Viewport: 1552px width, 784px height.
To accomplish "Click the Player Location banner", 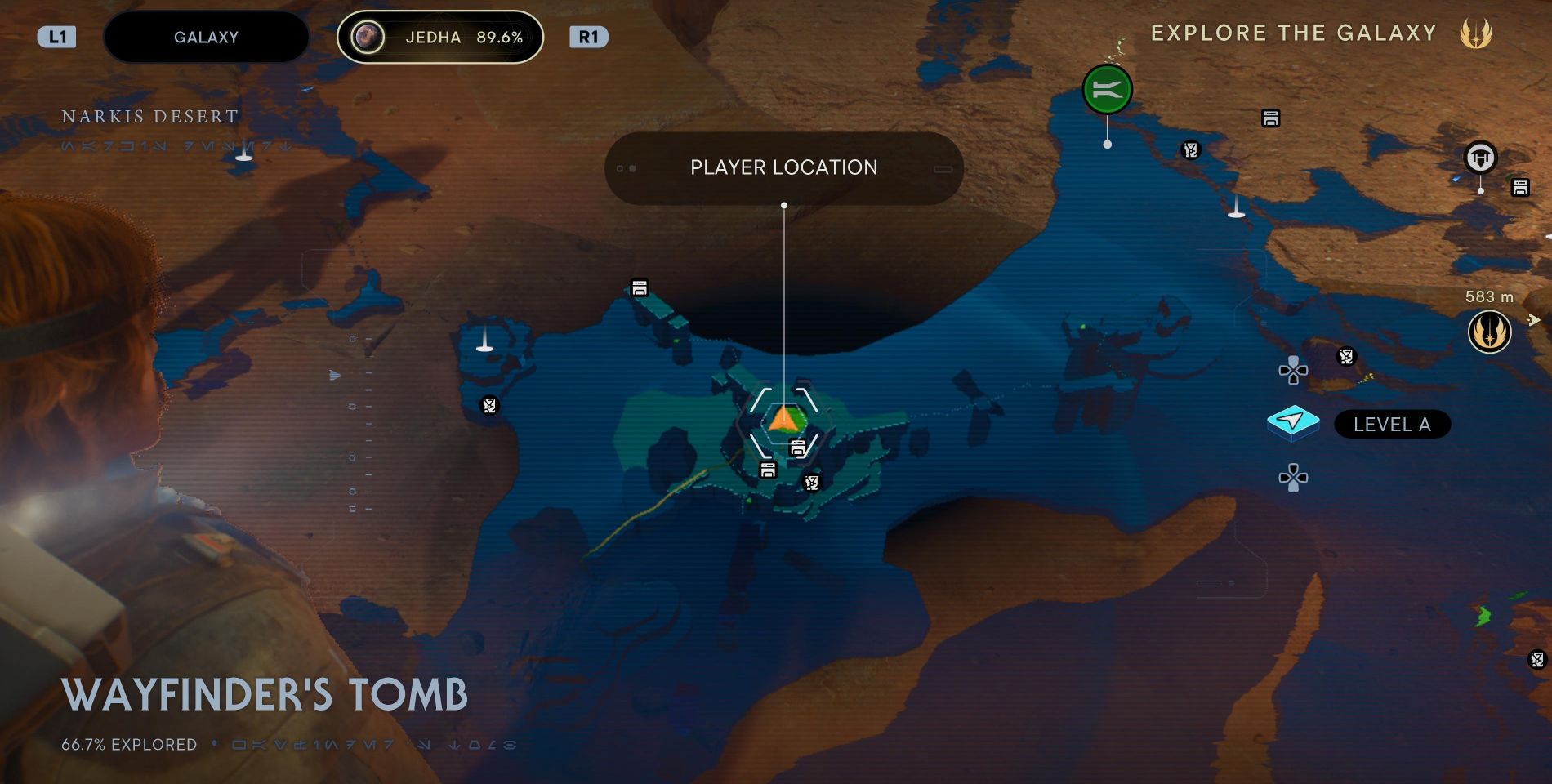I will pyautogui.click(x=784, y=168).
